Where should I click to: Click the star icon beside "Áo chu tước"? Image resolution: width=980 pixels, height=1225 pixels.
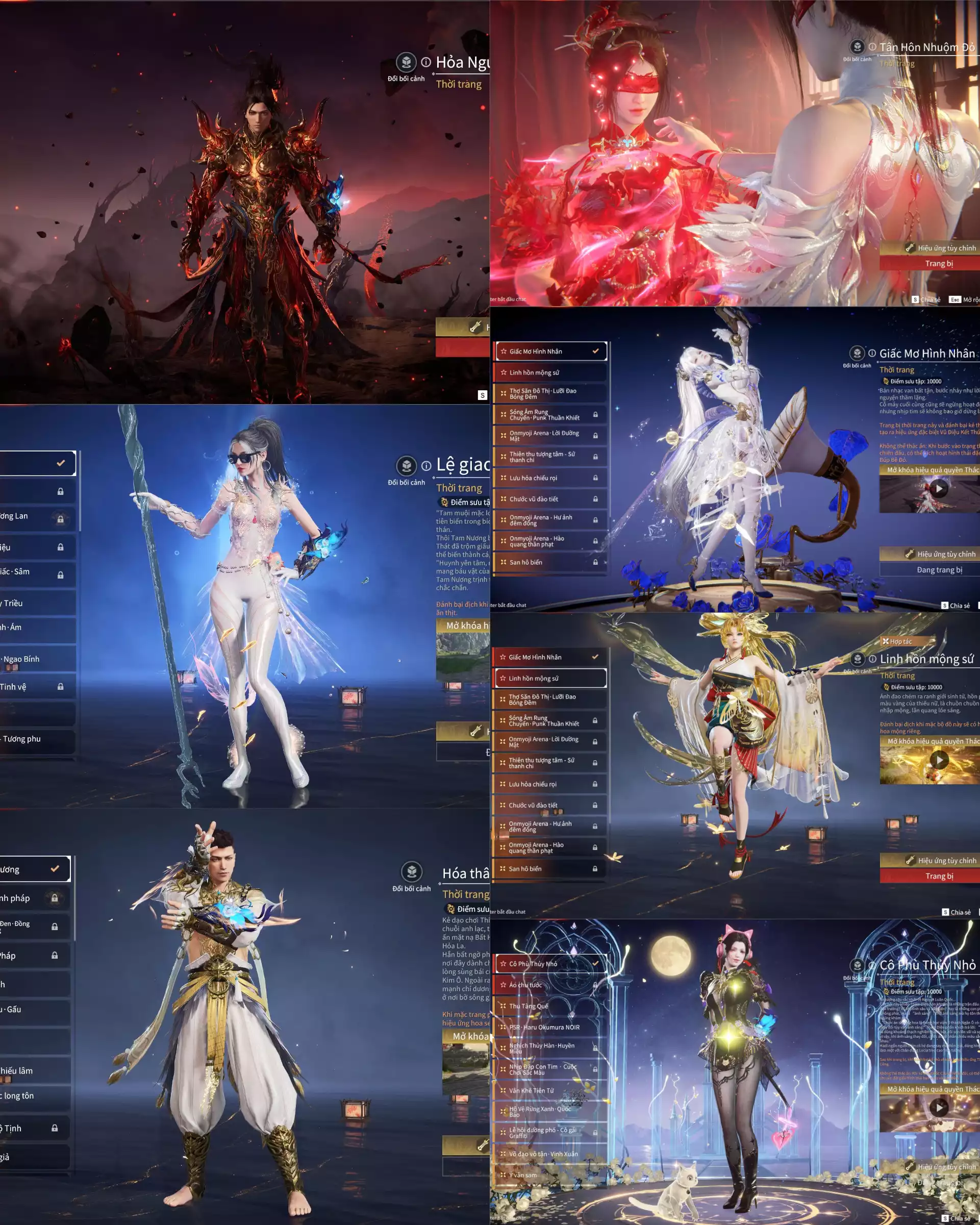point(505,986)
